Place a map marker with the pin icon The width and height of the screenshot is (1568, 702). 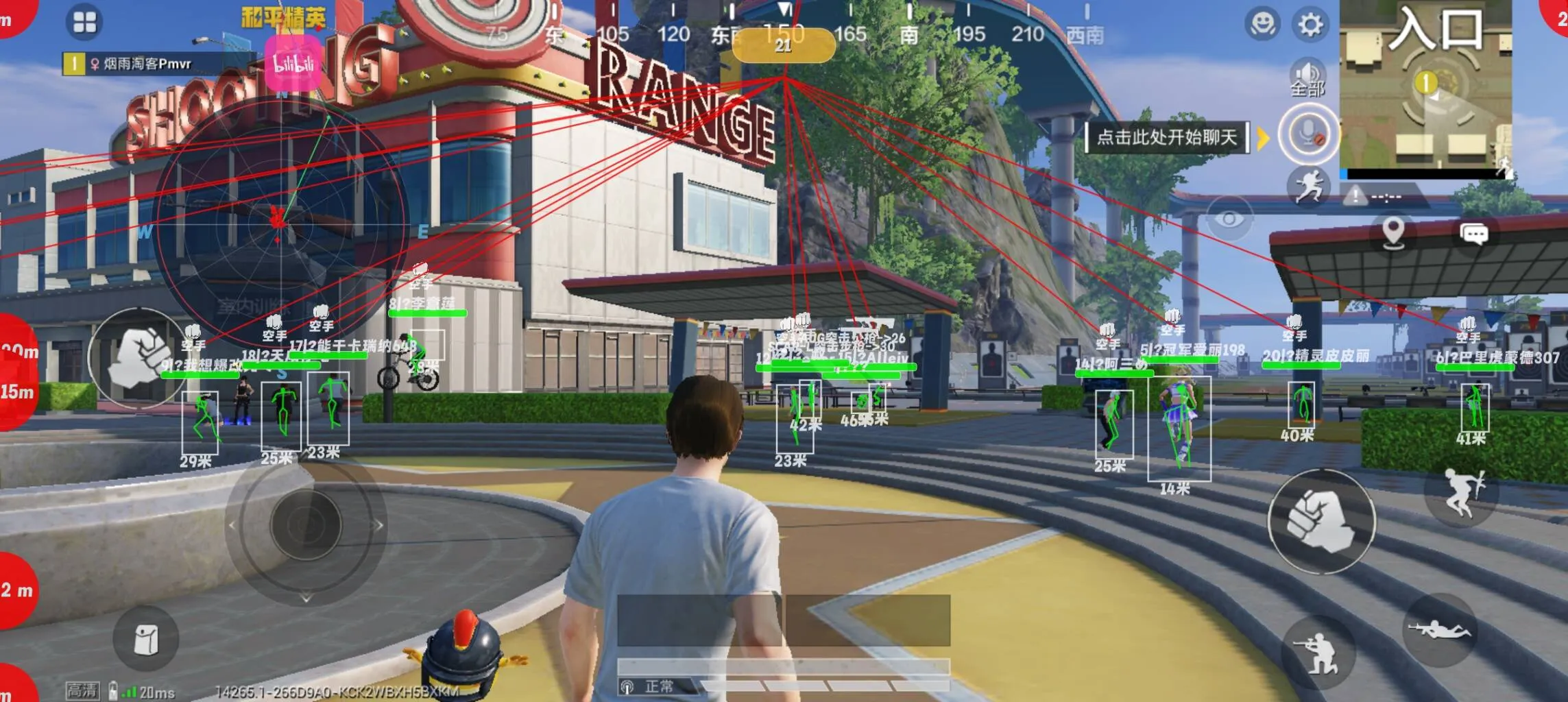pos(1393,232)
